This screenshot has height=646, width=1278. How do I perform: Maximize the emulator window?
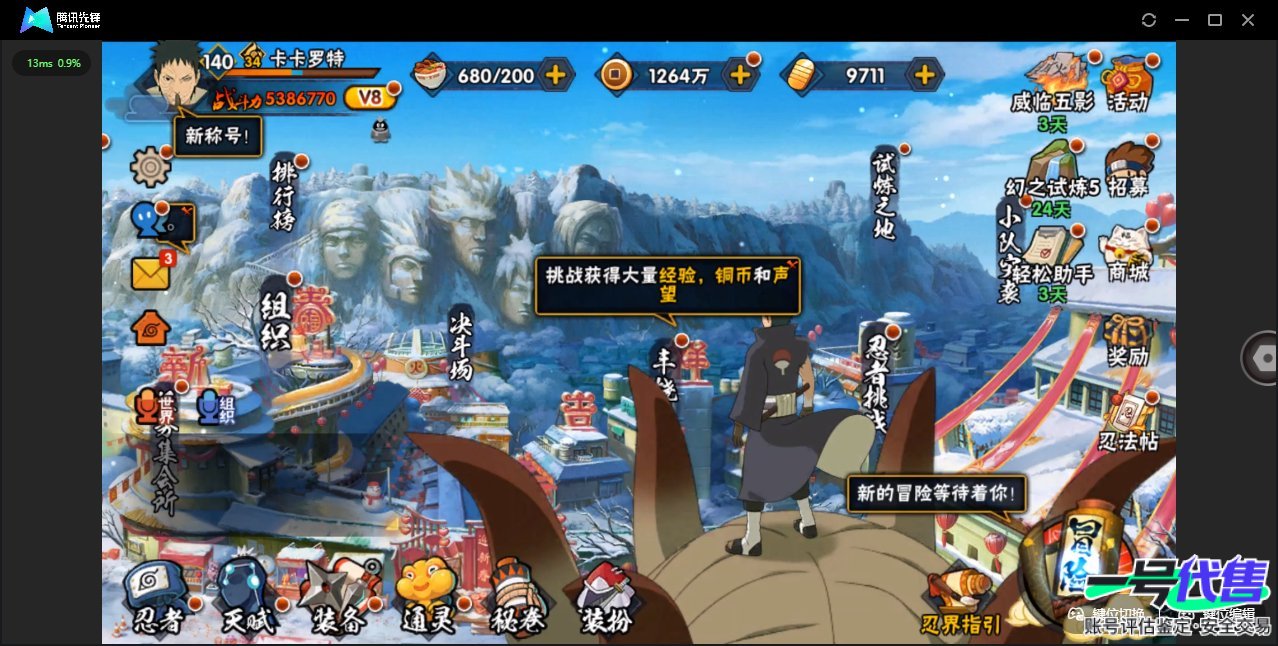[1215, 20]
